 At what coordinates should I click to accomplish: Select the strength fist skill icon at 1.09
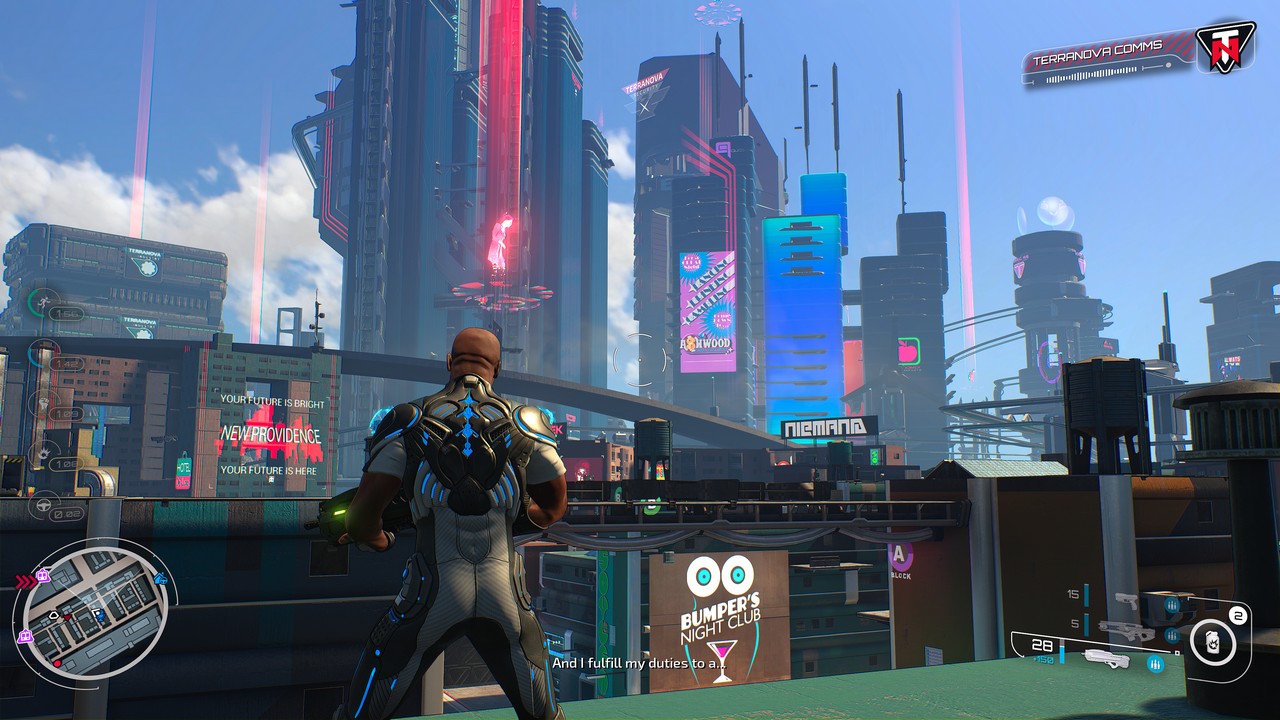44,403
